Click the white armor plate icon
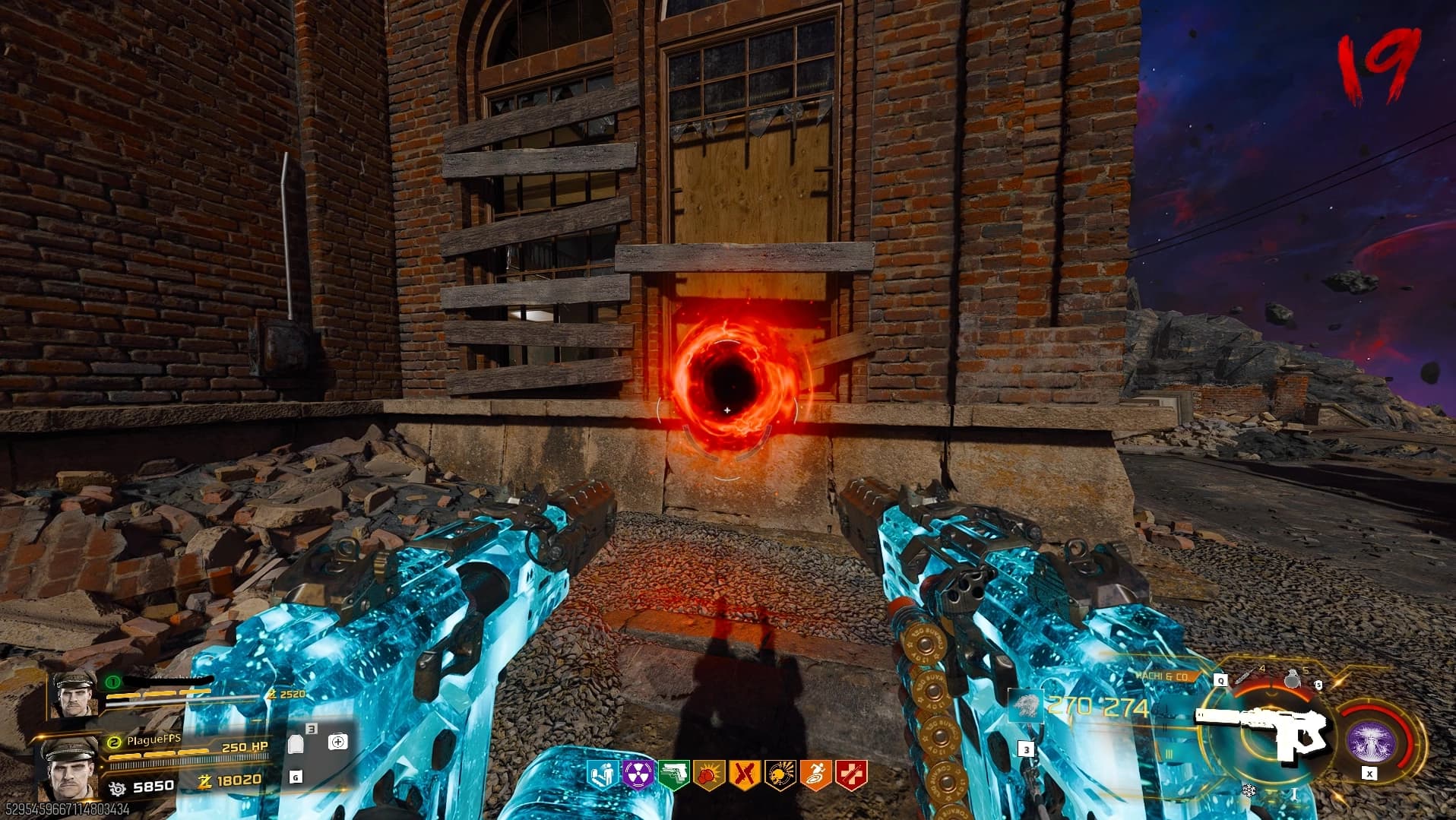Viewport: 1456px width, 820px height. [296, 743]
